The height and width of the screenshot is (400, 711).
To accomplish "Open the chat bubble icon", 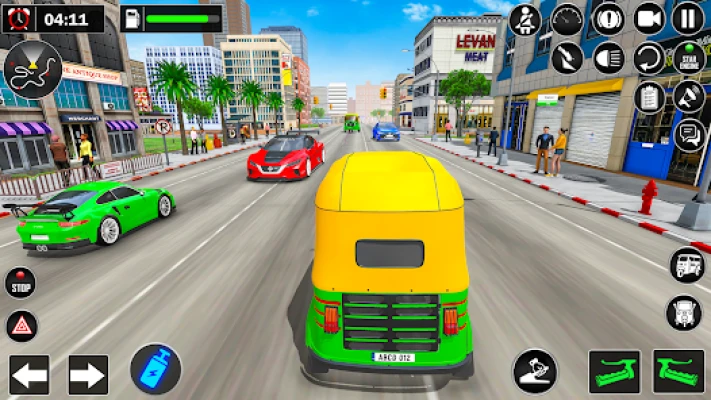I will [688, 134].
